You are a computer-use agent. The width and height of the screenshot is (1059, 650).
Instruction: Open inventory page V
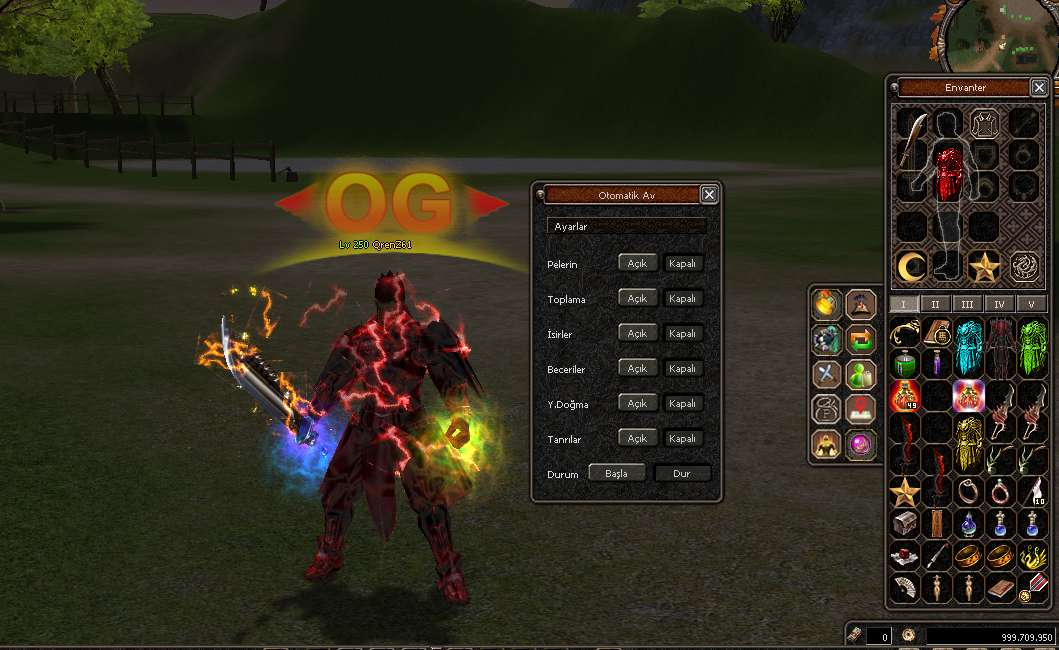[1031, 304]
